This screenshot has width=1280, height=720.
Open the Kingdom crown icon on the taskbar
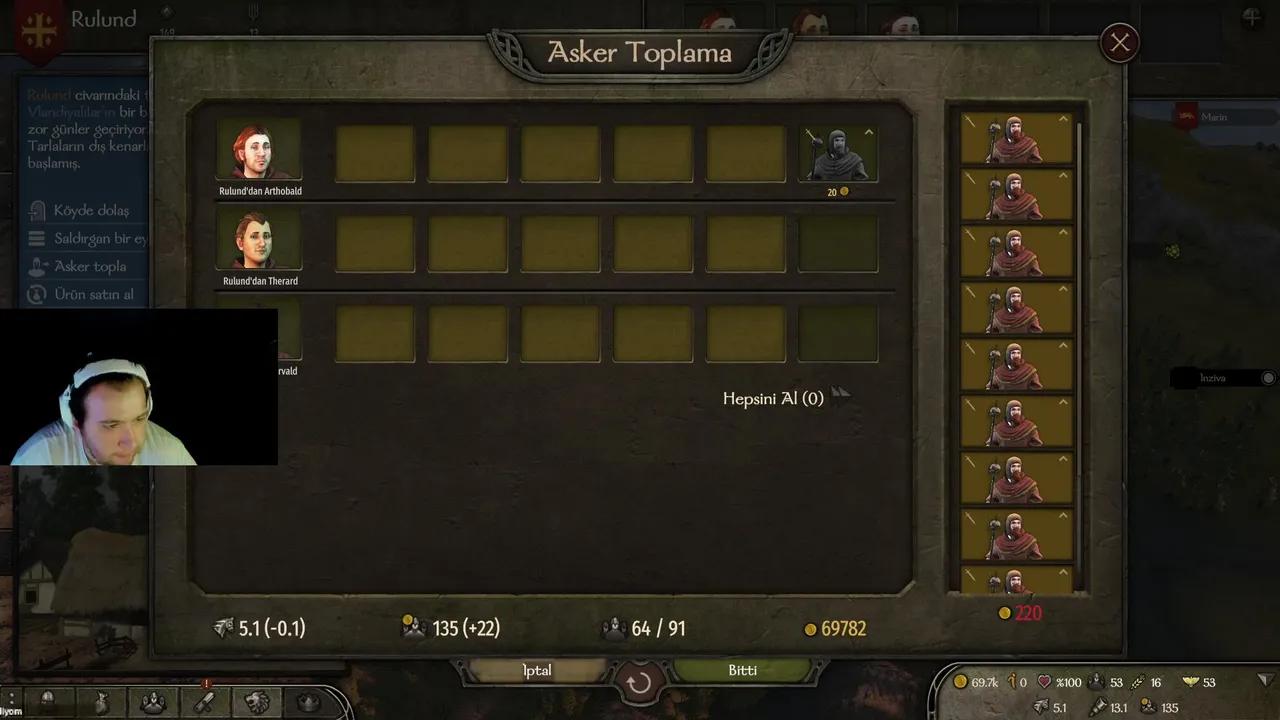click(x=308, y=704)
